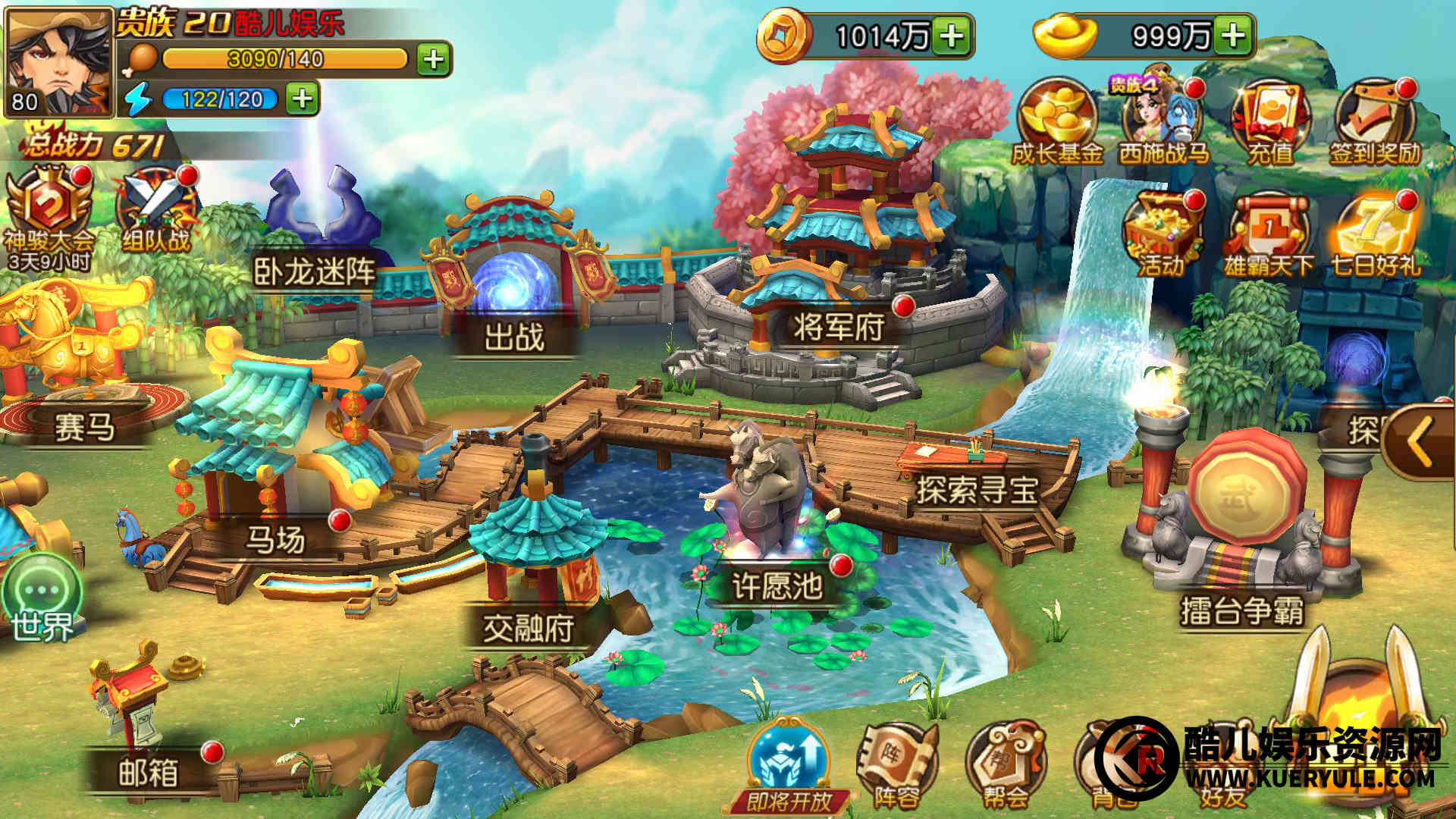Screen dimensions: 1456x819
Task: Open the 西施战马 promotion icon
Action: pyautogui.click(x=1163, y=123)
